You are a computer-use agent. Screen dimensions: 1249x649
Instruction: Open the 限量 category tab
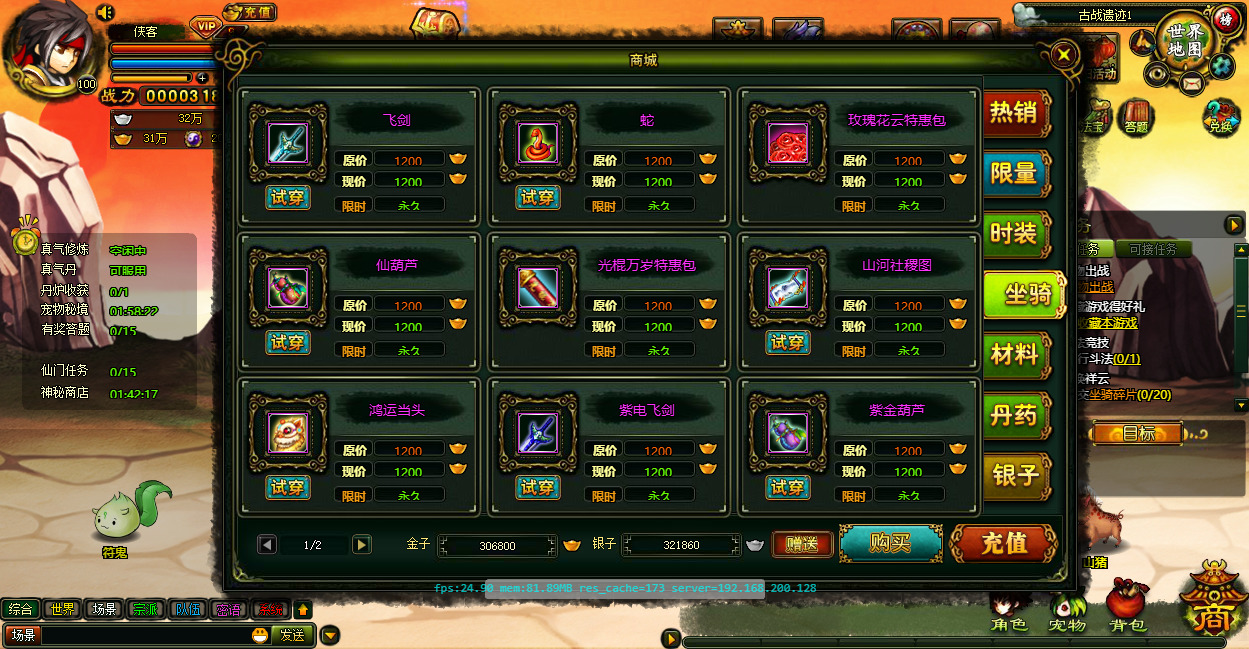pyautogui.click(x=1014, y=173)
